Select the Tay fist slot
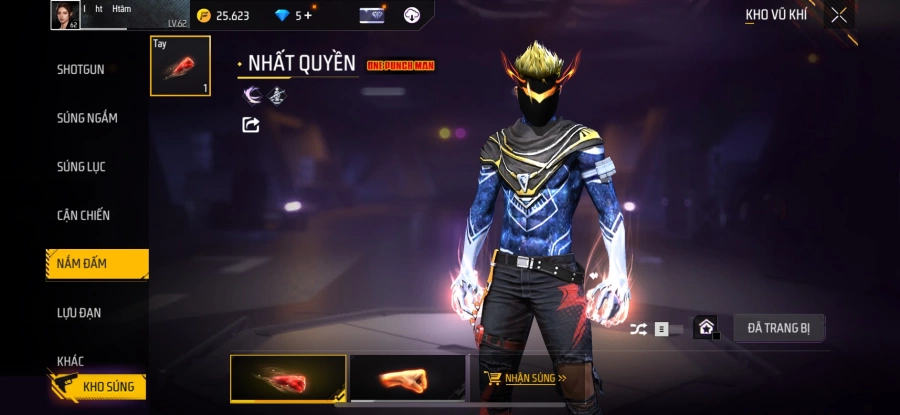The image size is (900, 415). (180, 66)
